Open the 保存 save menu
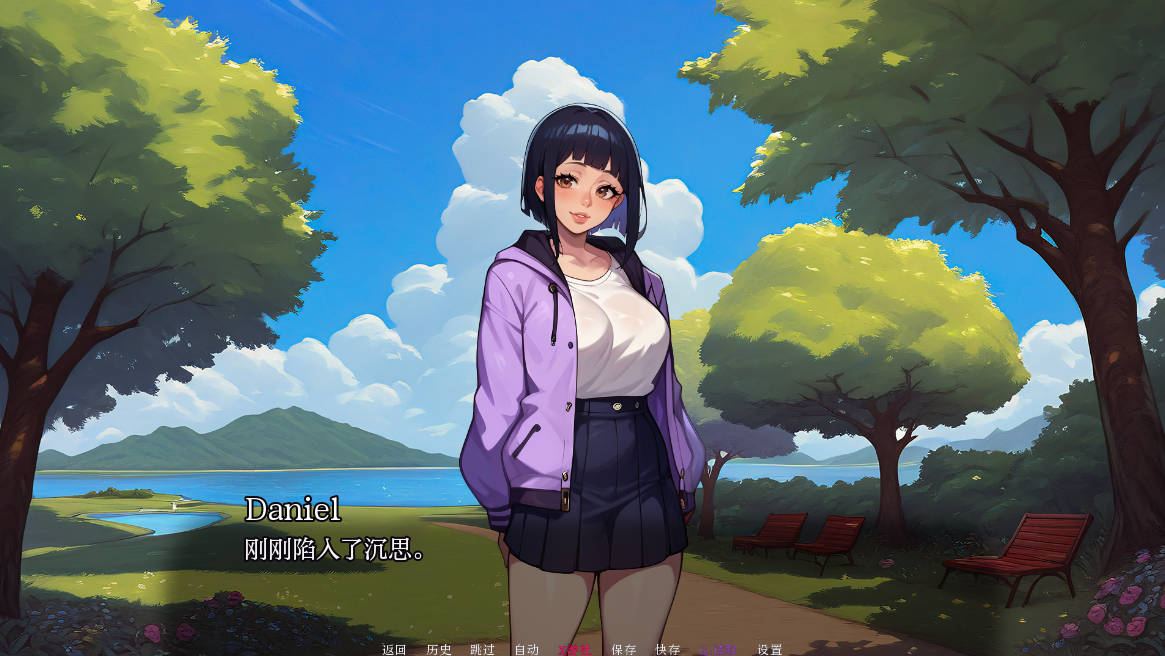 pos(624,649)
